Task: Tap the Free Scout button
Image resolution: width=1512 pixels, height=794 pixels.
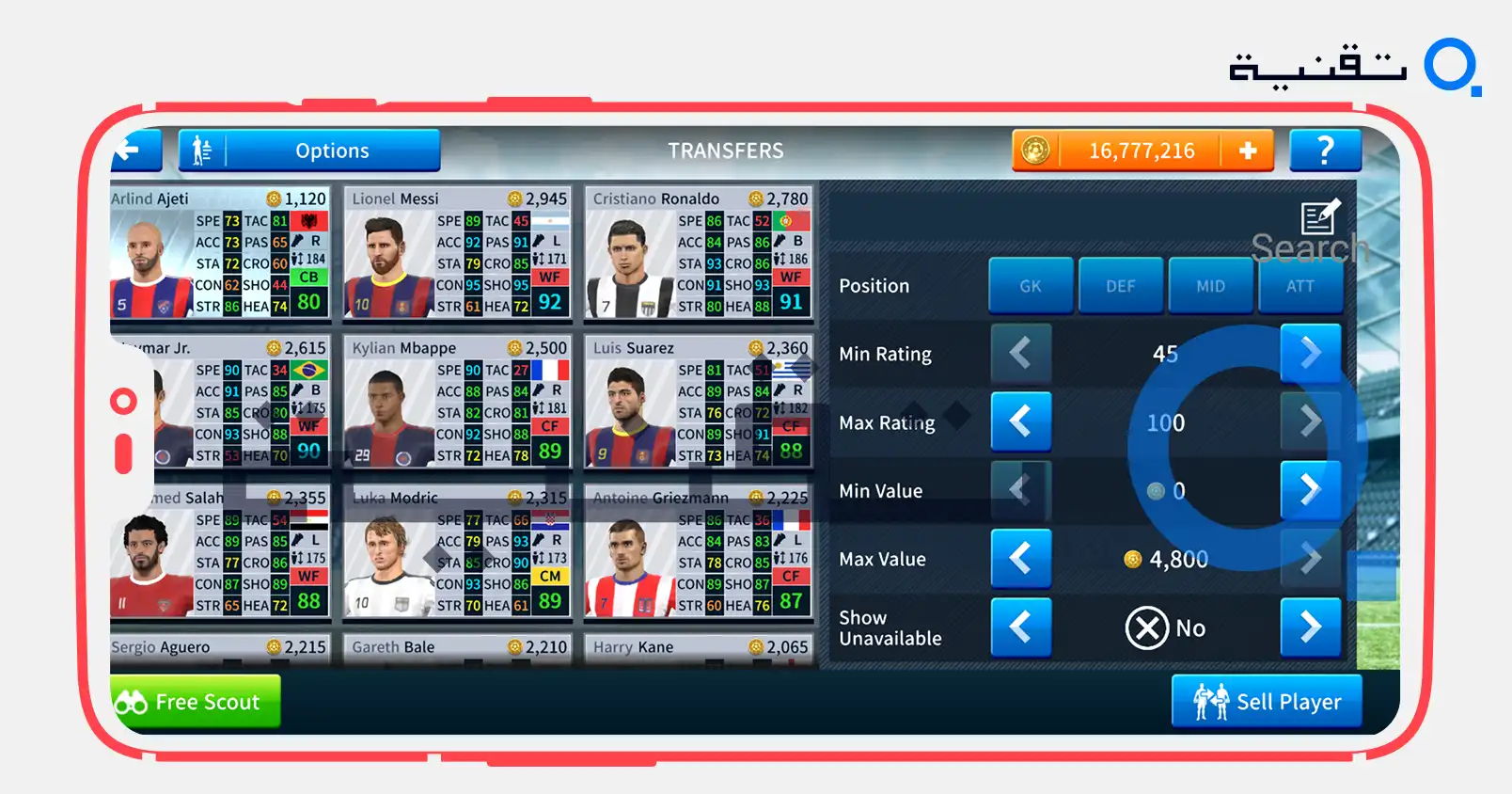Action: [196, 702]
